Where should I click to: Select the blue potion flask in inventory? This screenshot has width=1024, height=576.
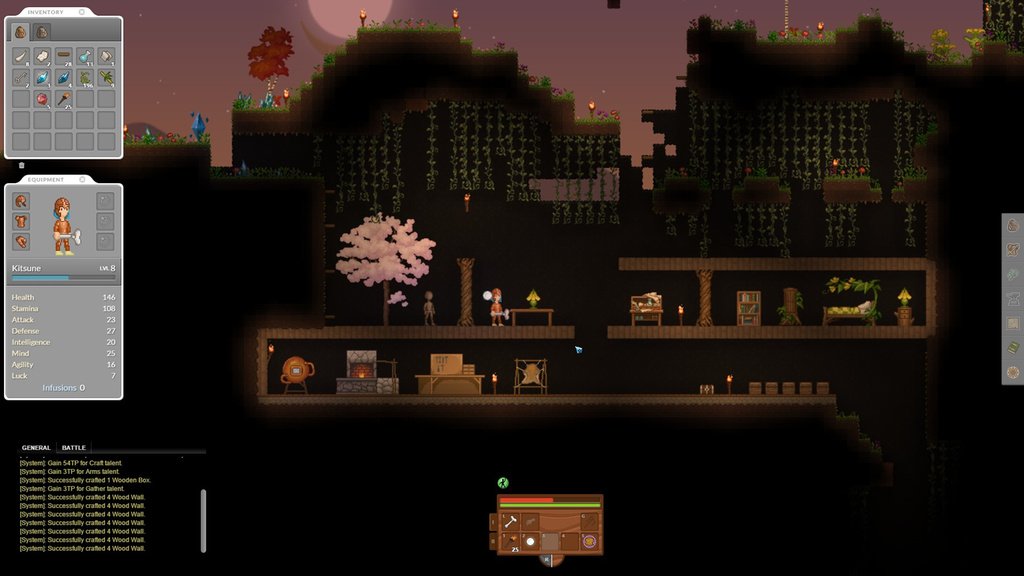85,56
